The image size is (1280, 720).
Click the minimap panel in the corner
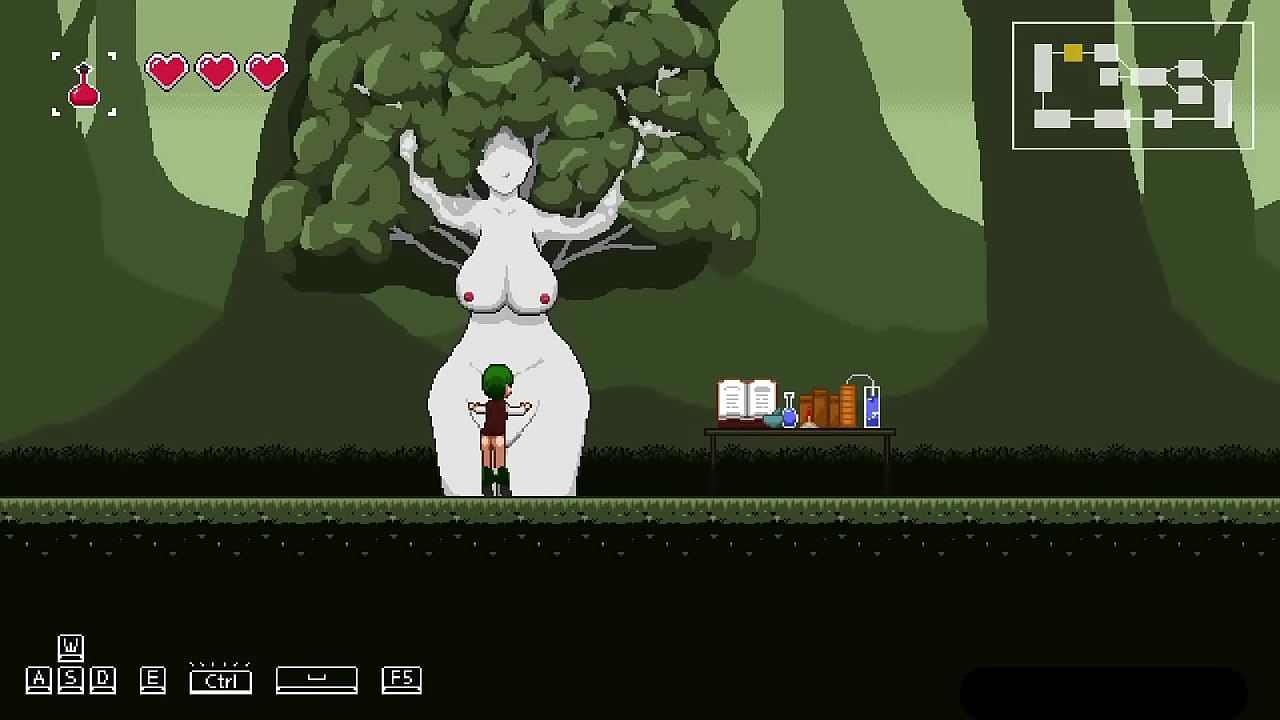[x=1133, y=85]
